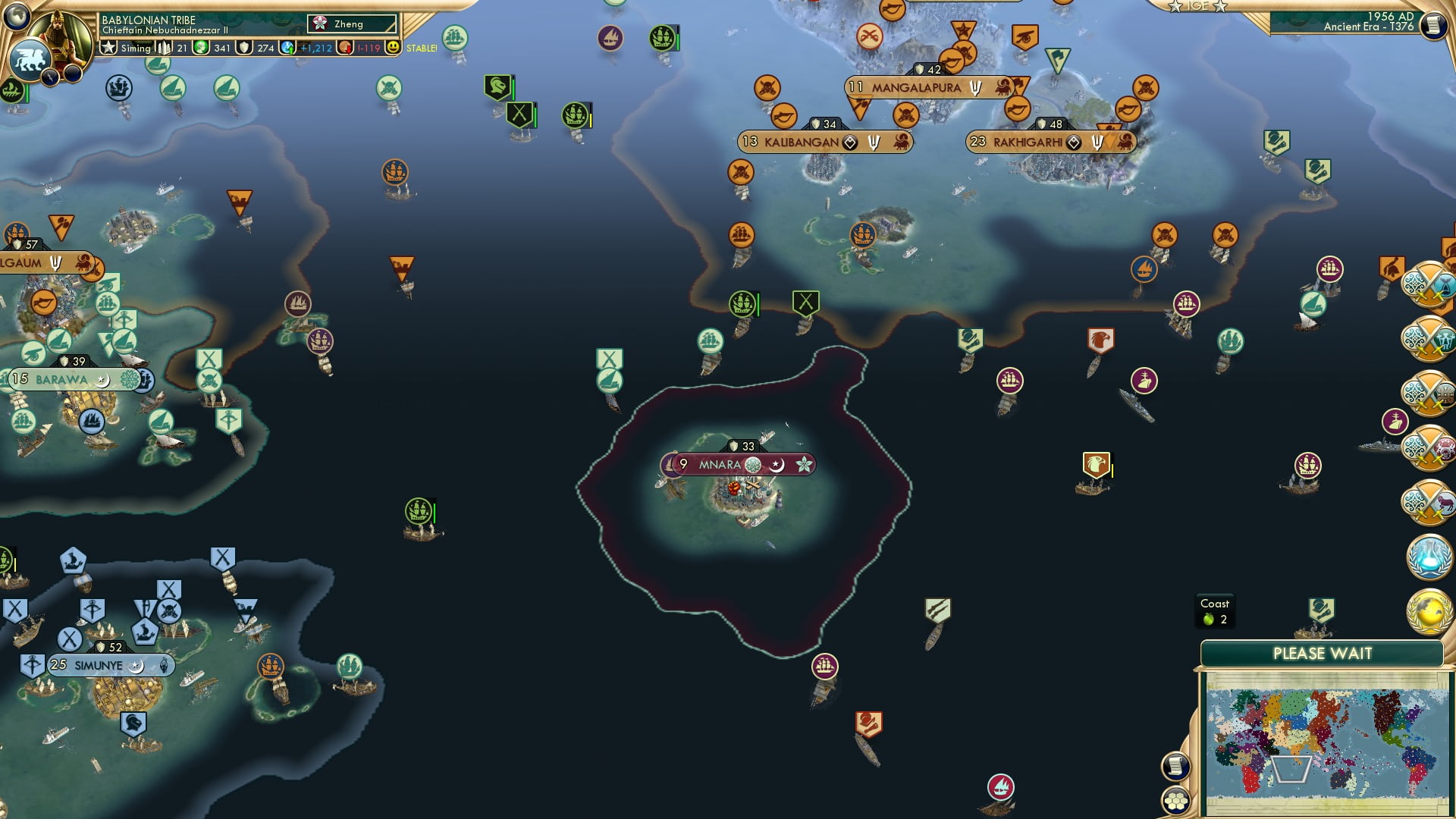The image size is (1456, 819).
Task: Open the Siming star icon in the top bar
Action: tap(109, 48)
